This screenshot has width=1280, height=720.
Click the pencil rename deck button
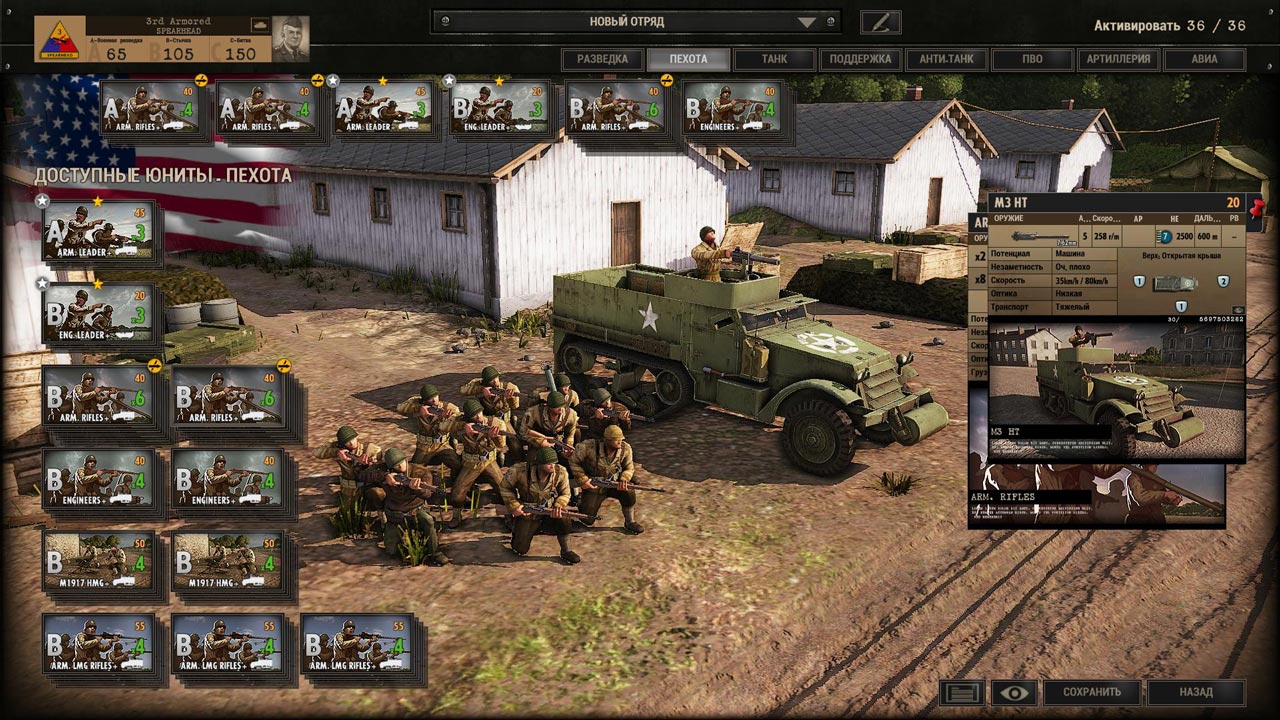click(880, 21)
